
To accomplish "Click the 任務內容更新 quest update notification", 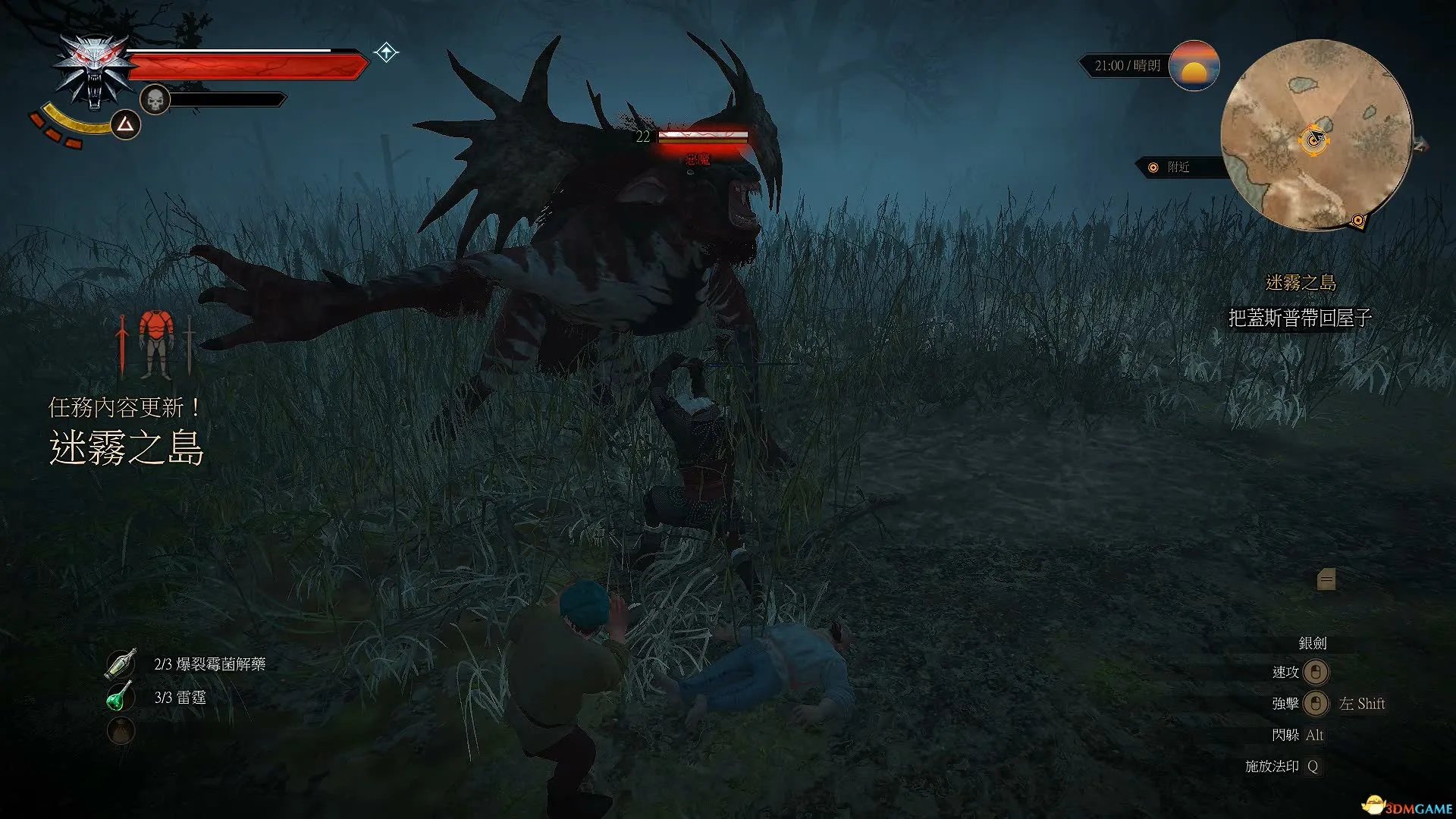I will 125,408.
